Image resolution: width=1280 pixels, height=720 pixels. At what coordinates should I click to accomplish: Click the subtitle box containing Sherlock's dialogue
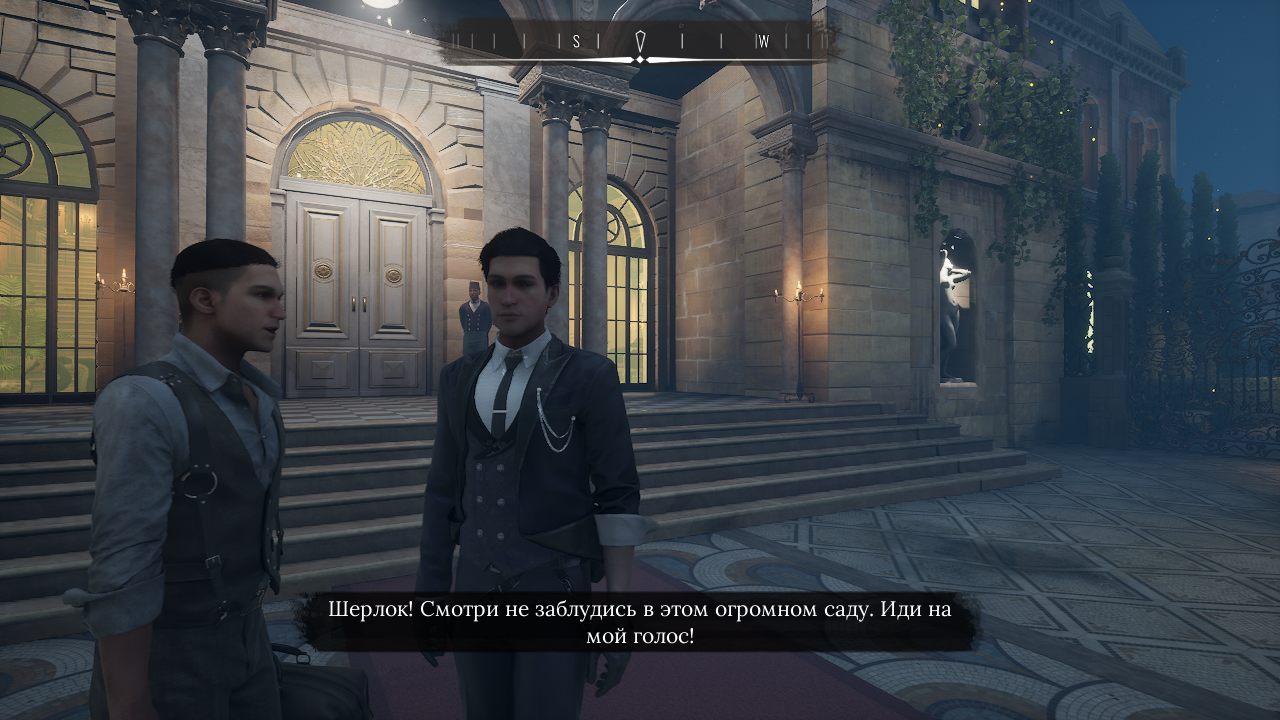[x=640, y=618]
